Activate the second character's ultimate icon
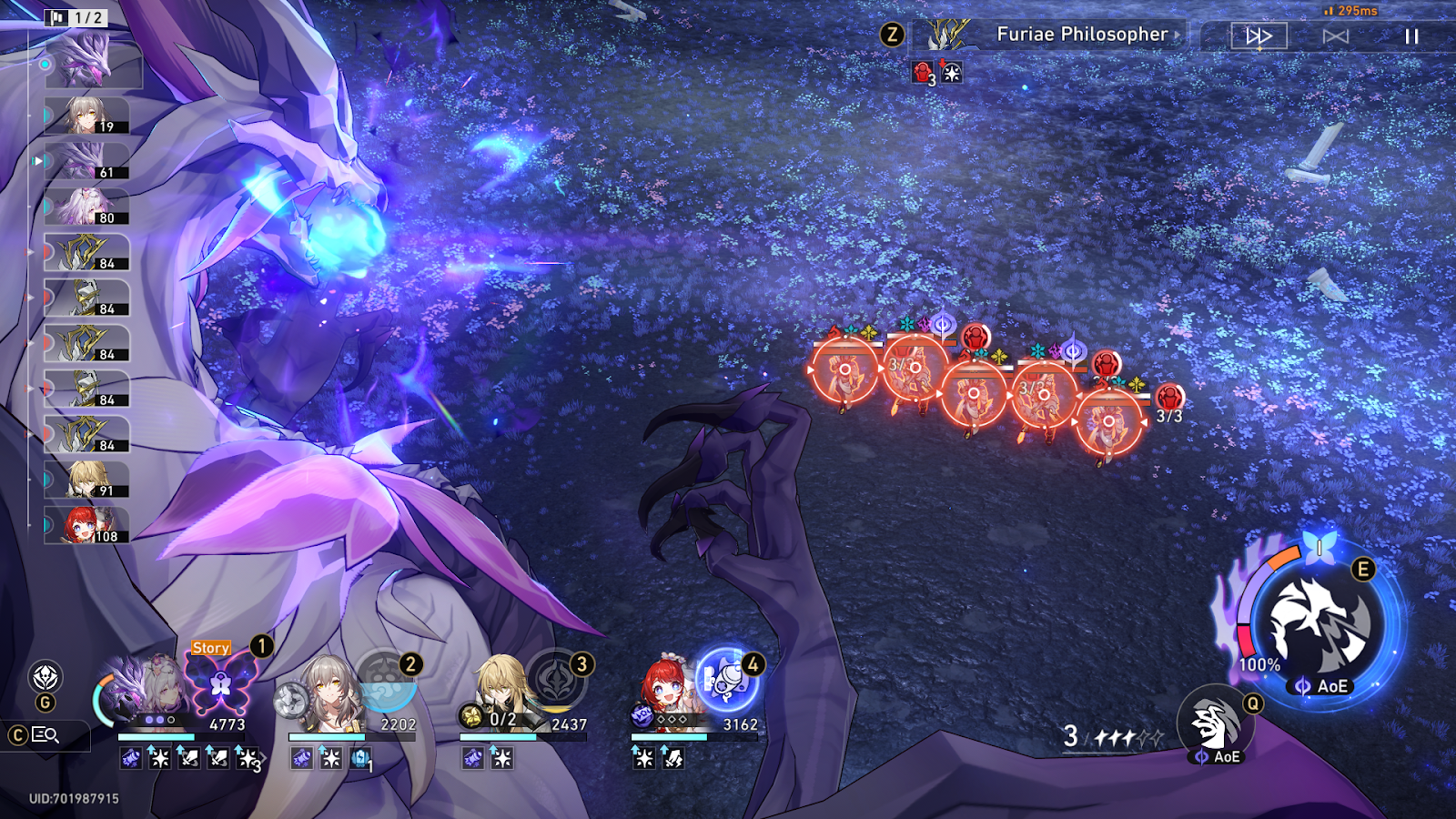 pos(387,683)
